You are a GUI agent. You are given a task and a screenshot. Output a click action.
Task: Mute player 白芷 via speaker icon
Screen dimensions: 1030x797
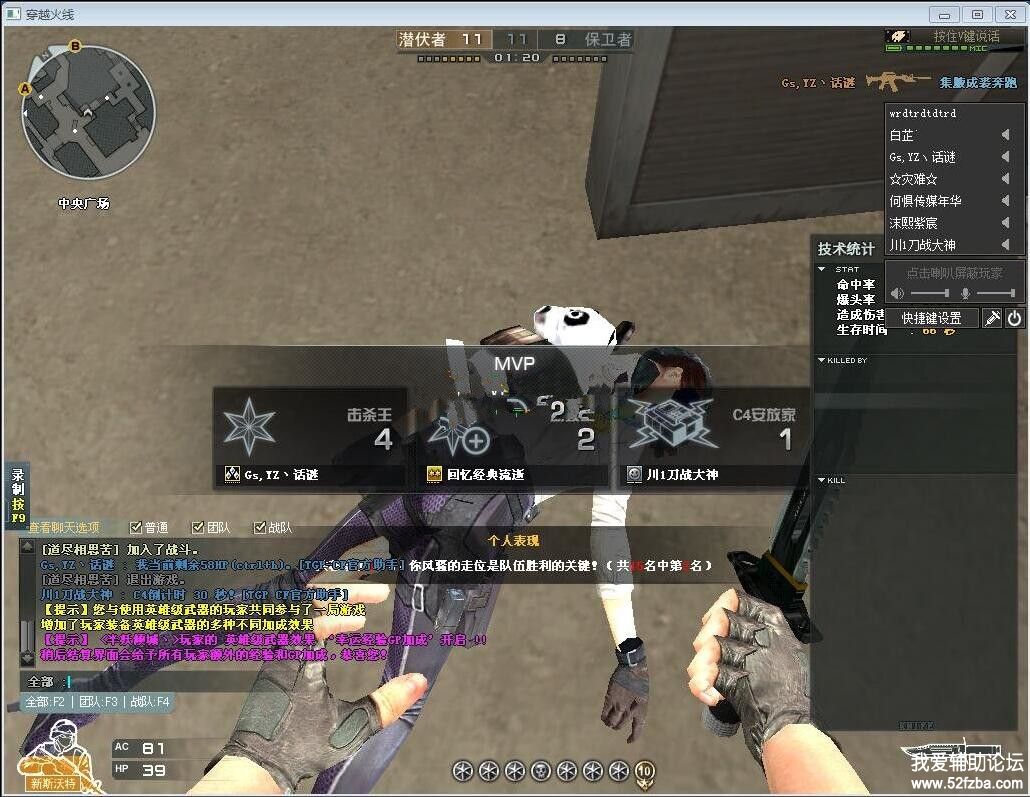(1006, 135)
